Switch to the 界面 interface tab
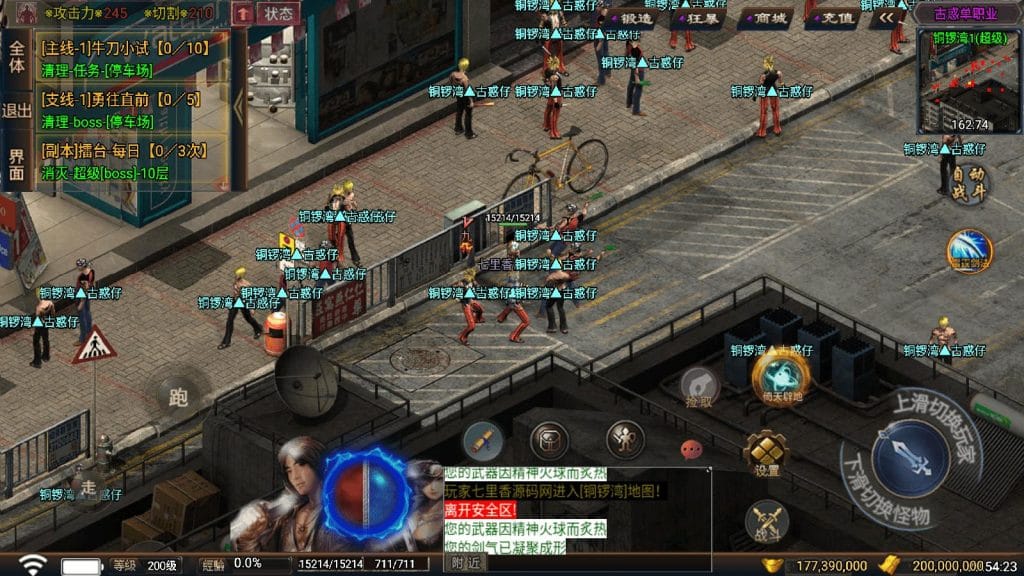 [x=16, y=164]
